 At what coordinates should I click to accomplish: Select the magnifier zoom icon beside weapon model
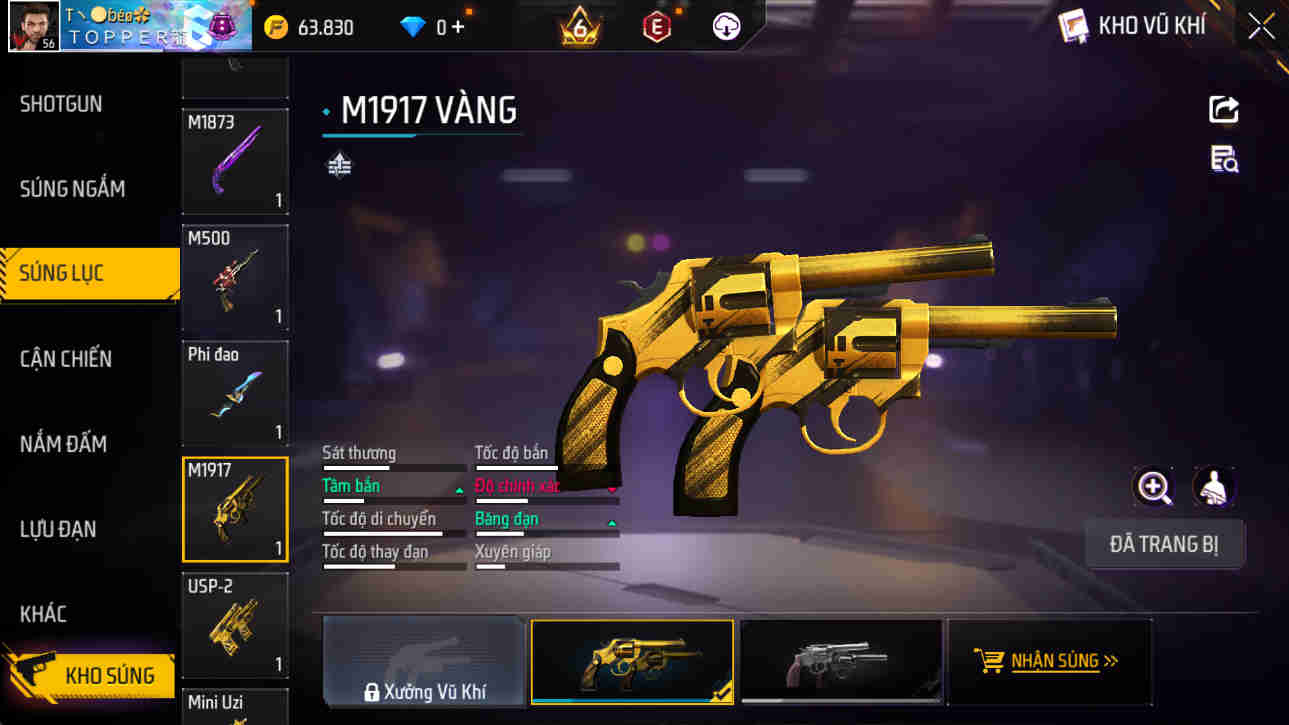1154,488
